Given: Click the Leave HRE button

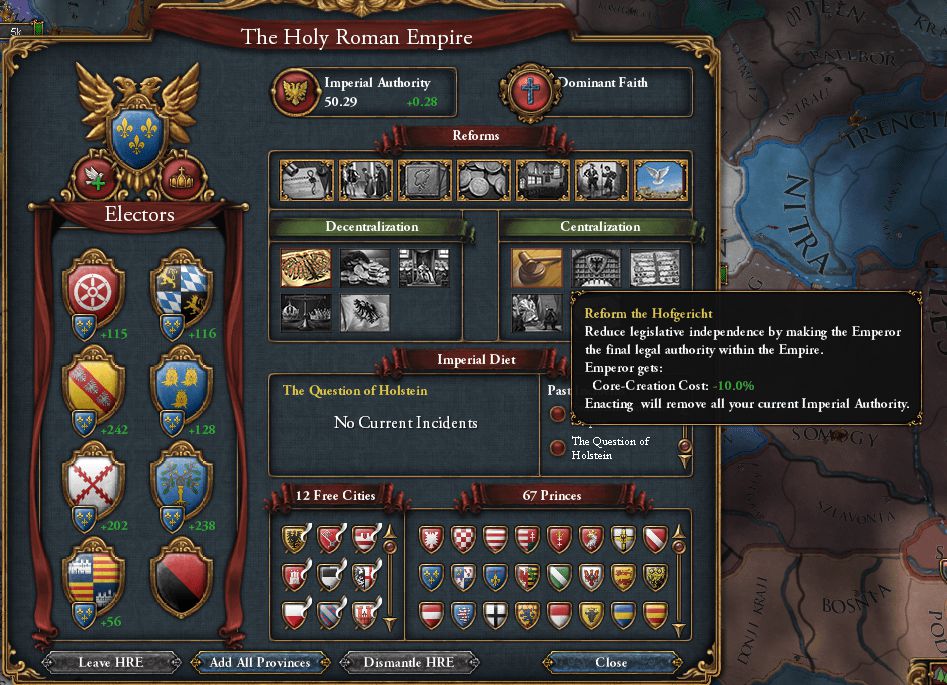Looking at the screenshot, I should tap(112, 662).
